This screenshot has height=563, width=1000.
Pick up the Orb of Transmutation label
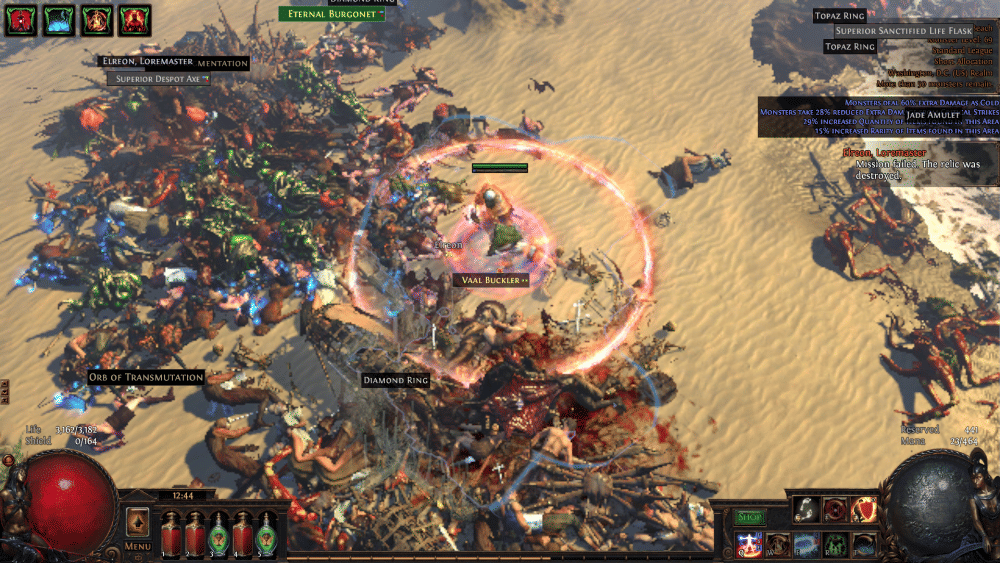(x=146, y=377)
